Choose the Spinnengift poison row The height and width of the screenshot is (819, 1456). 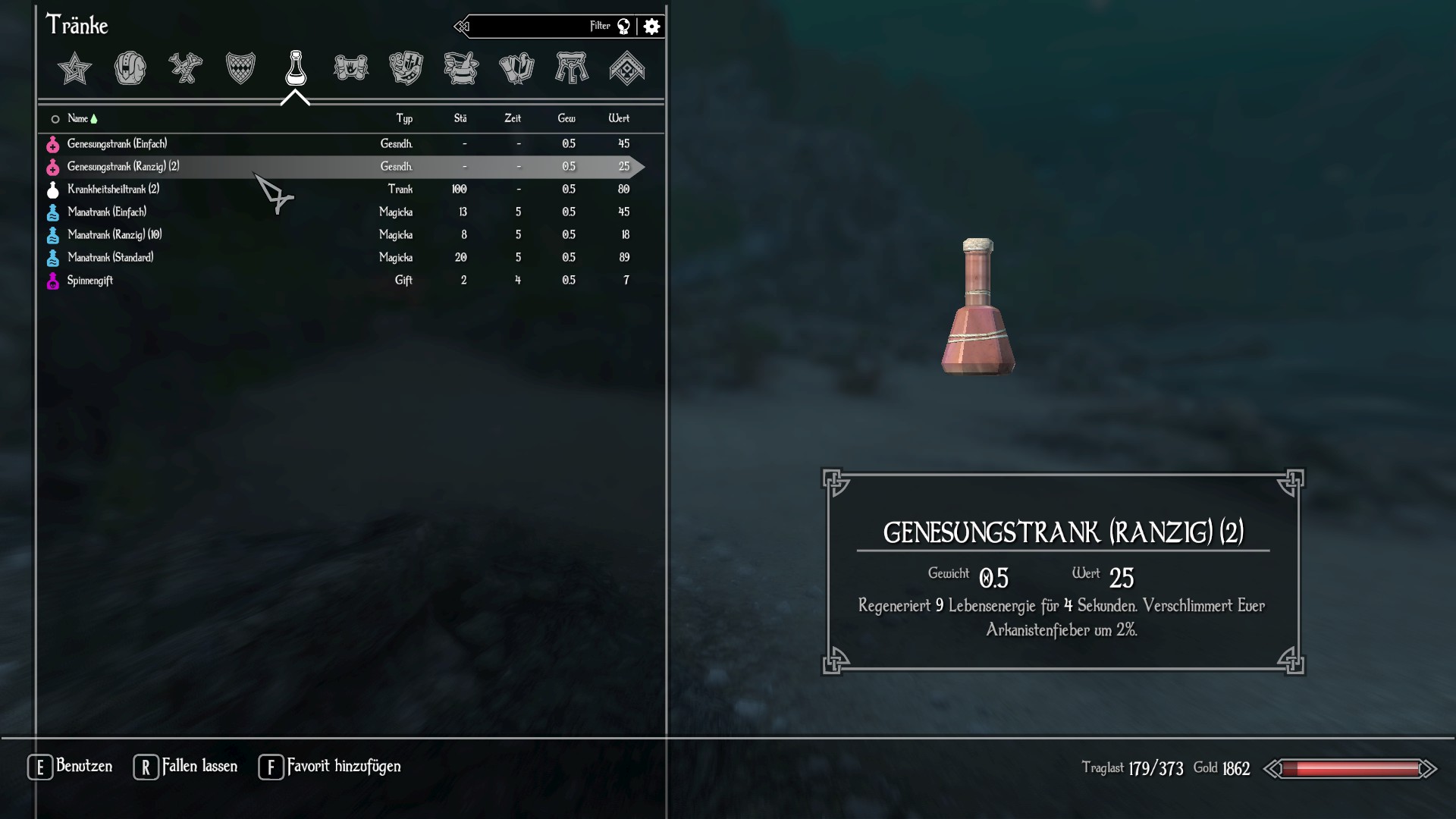tap(90, 281)
